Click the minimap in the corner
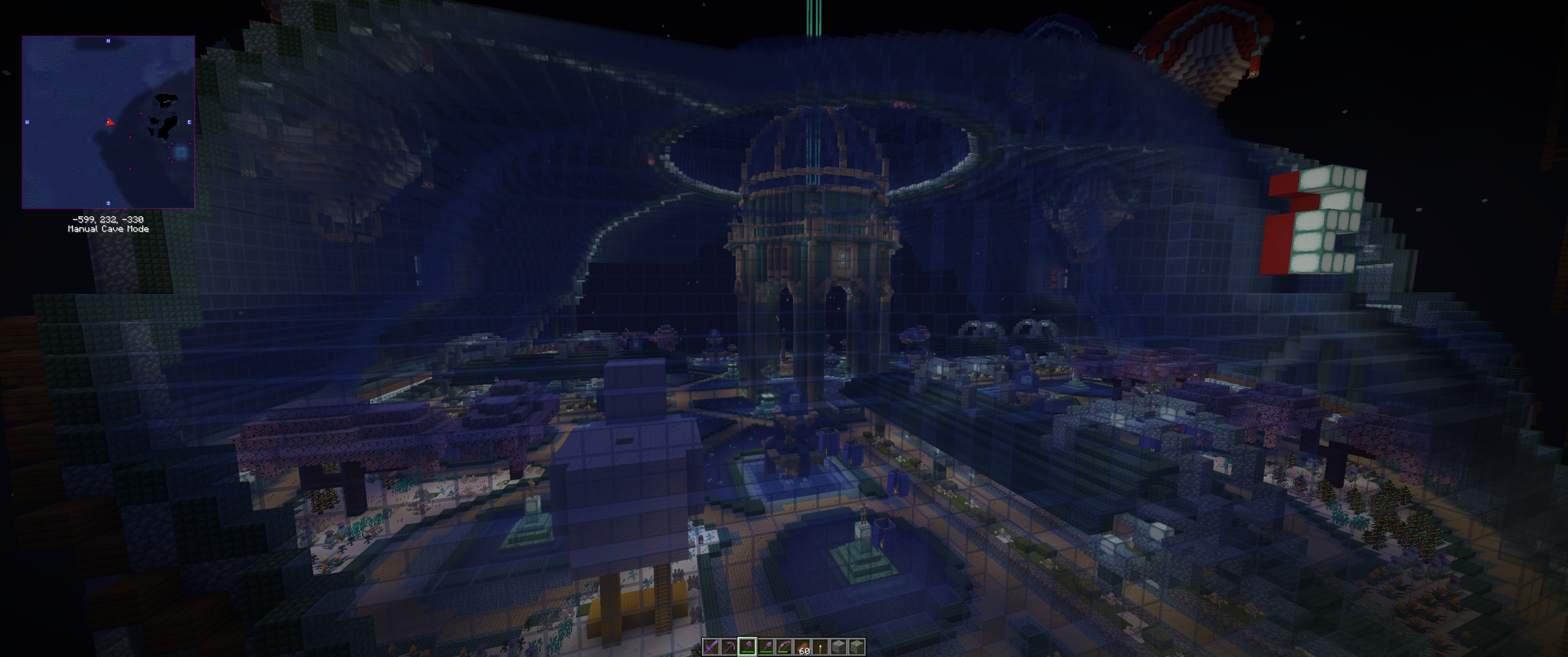The image size is (1568, 657). [108, 122]
